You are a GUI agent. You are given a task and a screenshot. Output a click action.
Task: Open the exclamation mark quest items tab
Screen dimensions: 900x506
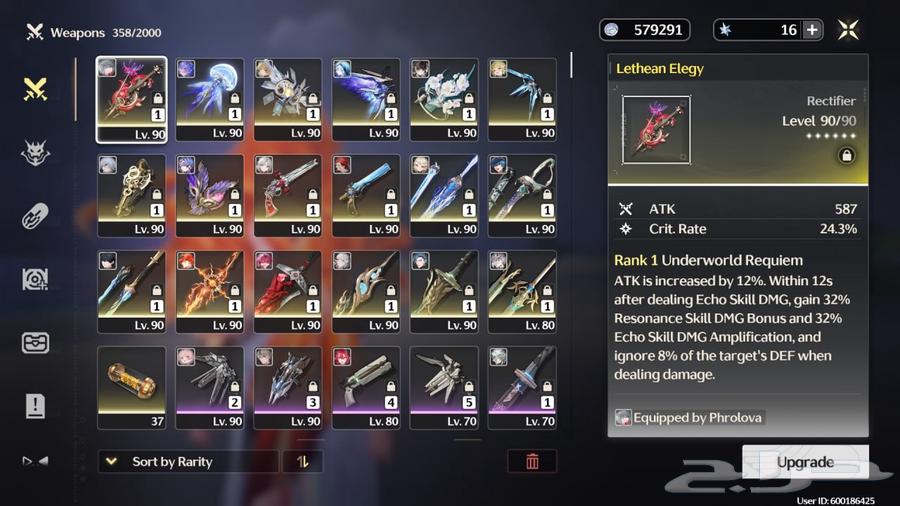[x=36, y=405]
